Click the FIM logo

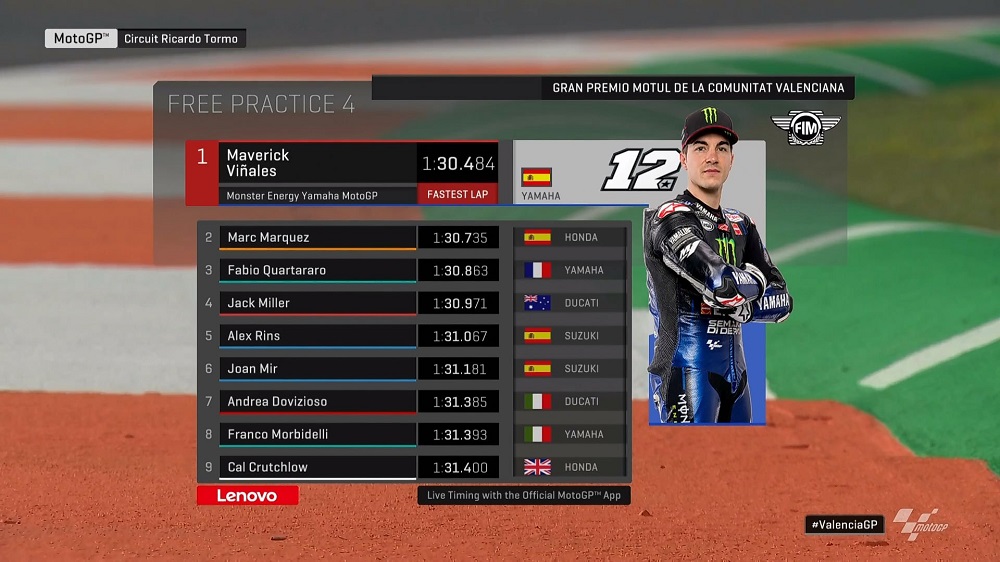pos(805,128)
